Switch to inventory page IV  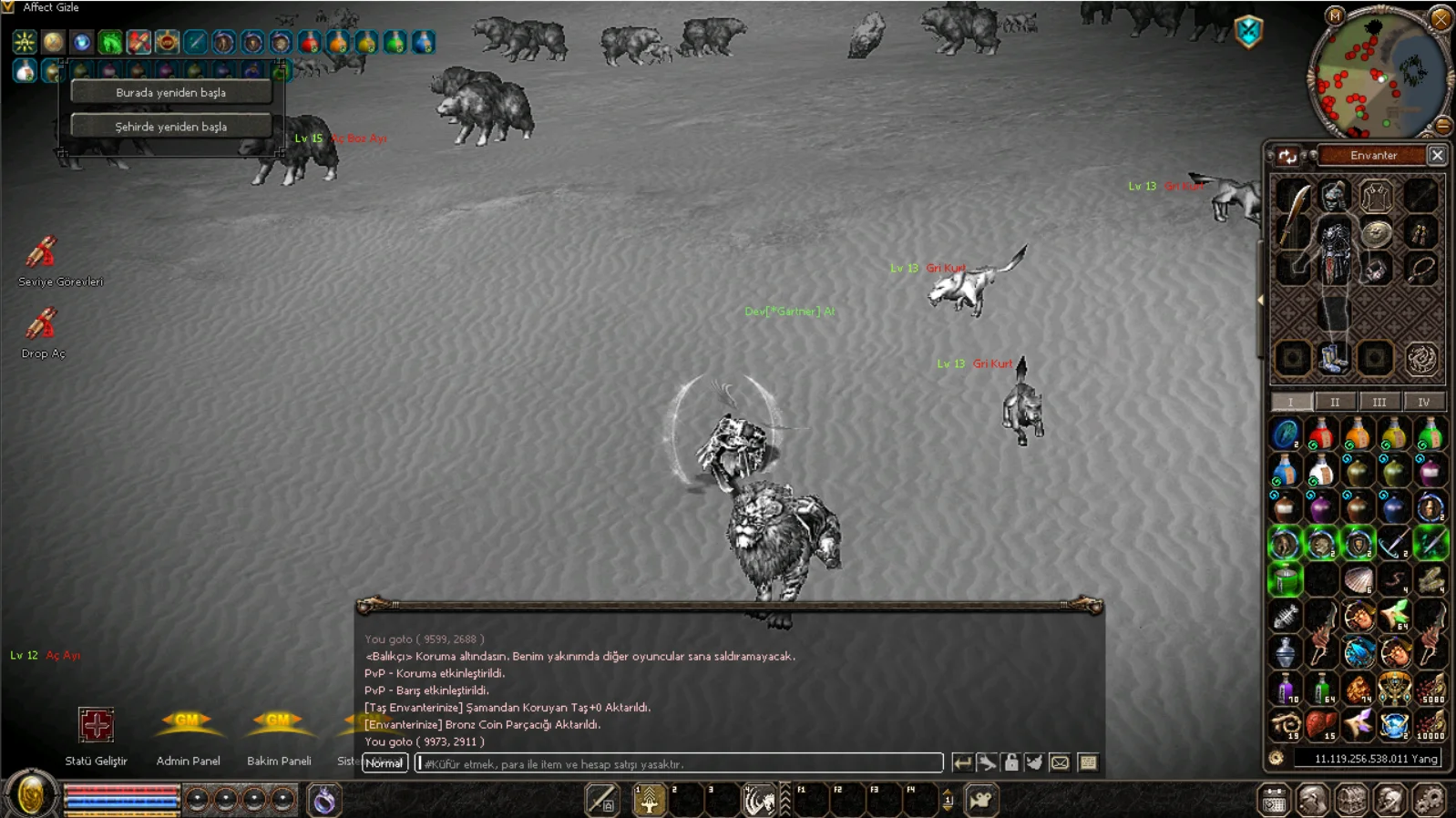1423,402
